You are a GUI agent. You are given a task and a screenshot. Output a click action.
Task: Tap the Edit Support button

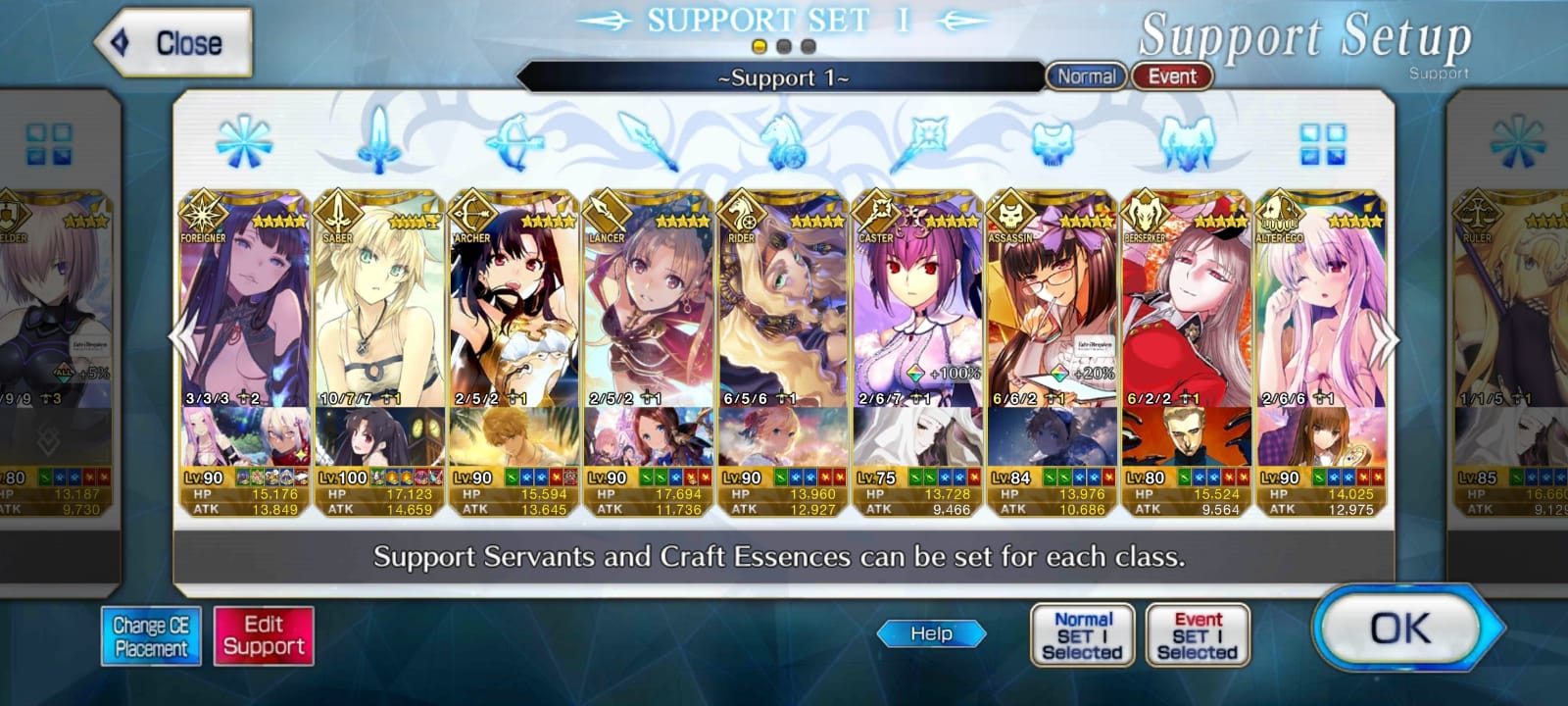[264, 636]
